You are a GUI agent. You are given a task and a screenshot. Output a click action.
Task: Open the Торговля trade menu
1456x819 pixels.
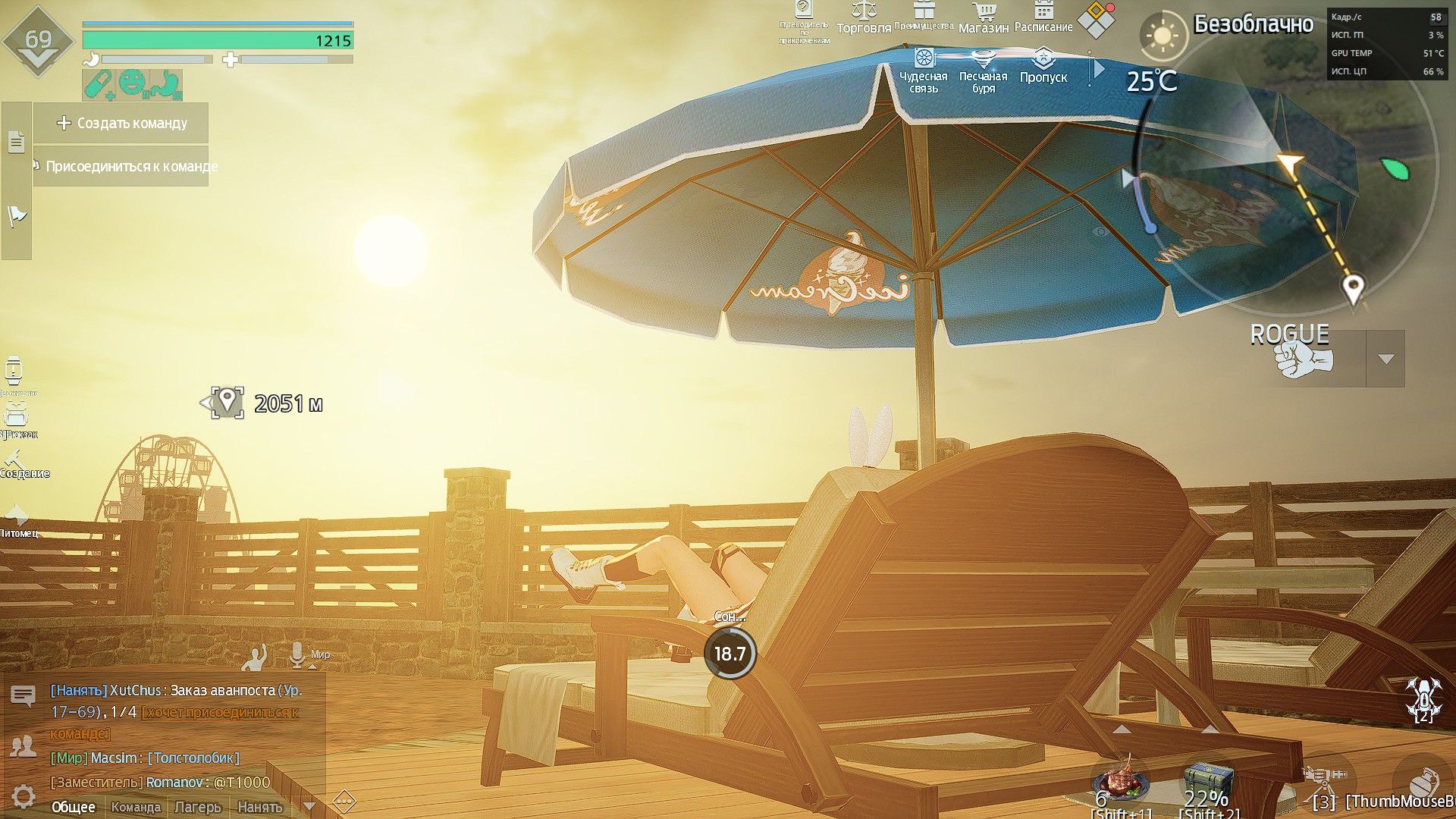coord(863,18)
